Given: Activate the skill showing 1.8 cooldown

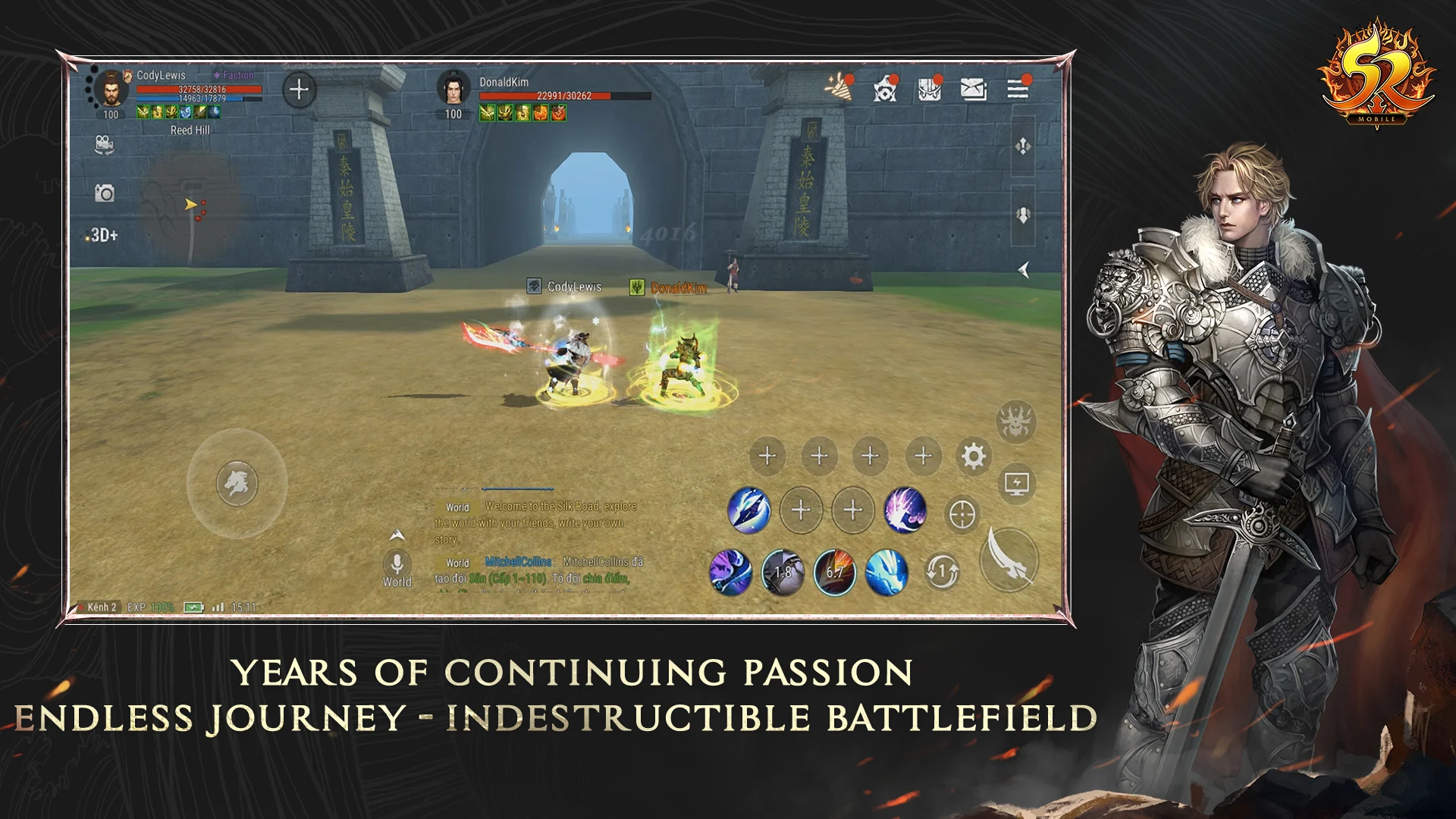Looking at the screenshot, I should (783, 572).
